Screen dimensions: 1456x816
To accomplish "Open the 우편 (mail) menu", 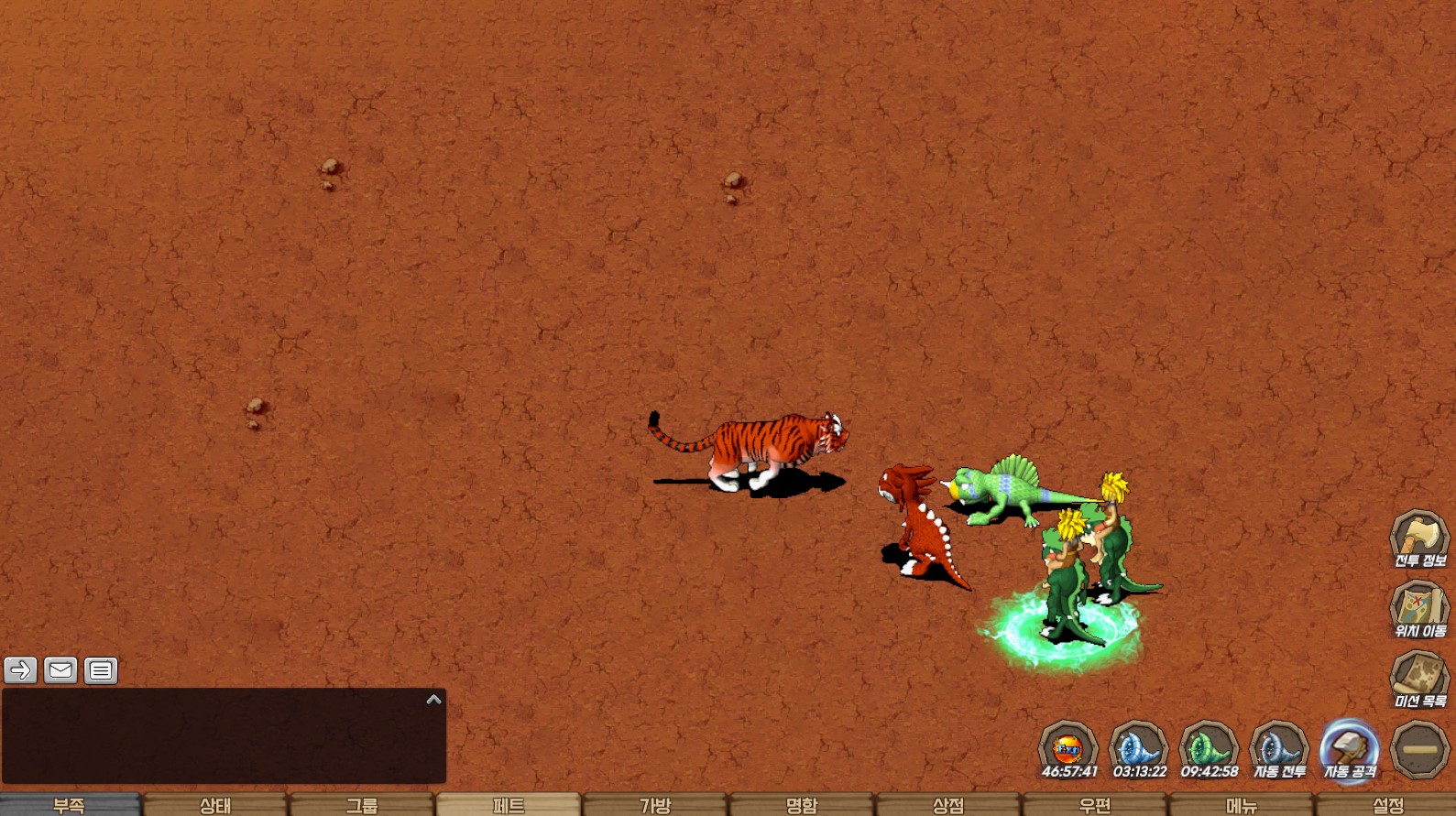I will coord(1095,805).
